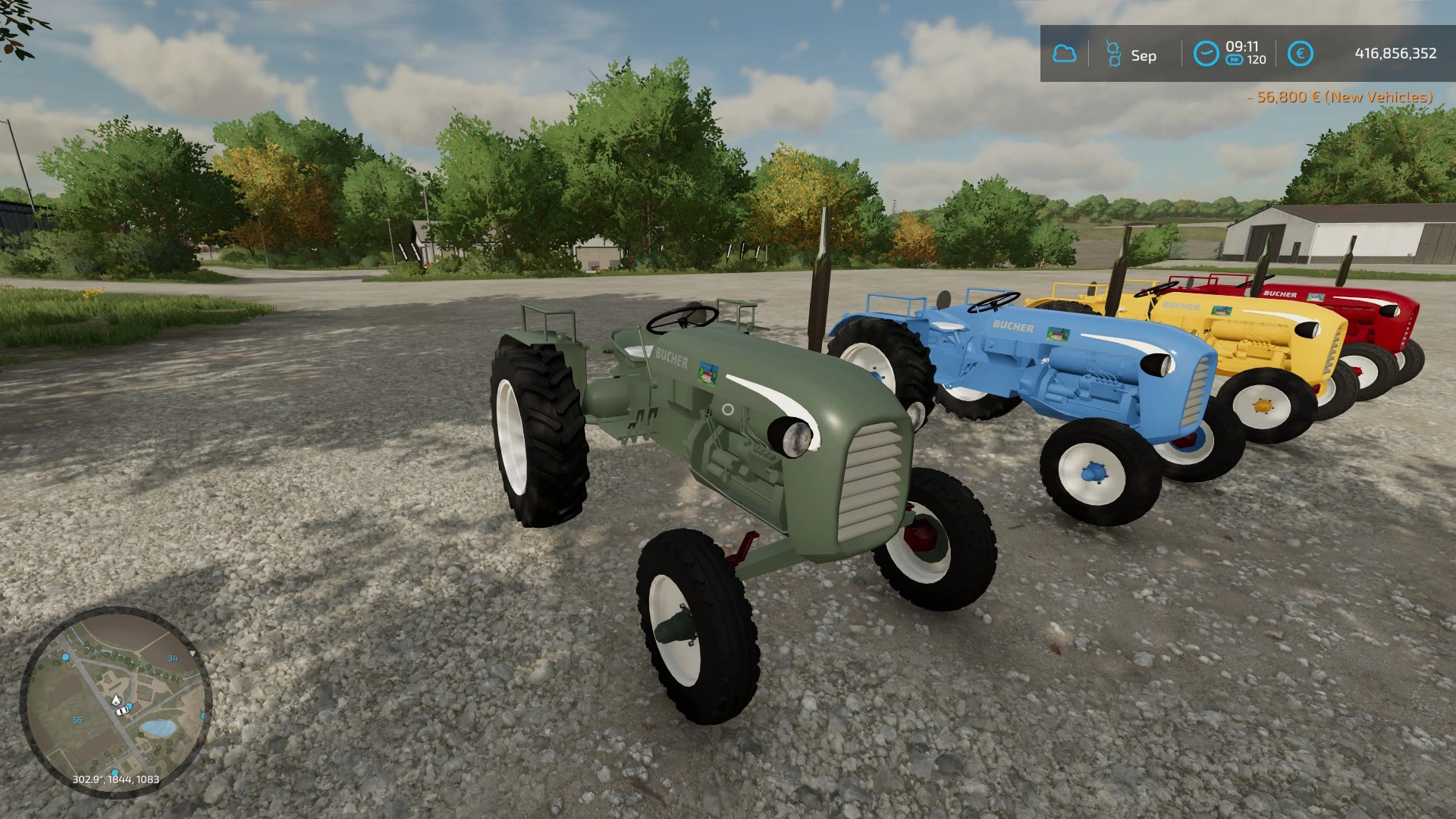Click field number 56 on the minimap

pyautogui.click(x=77, y=720)
